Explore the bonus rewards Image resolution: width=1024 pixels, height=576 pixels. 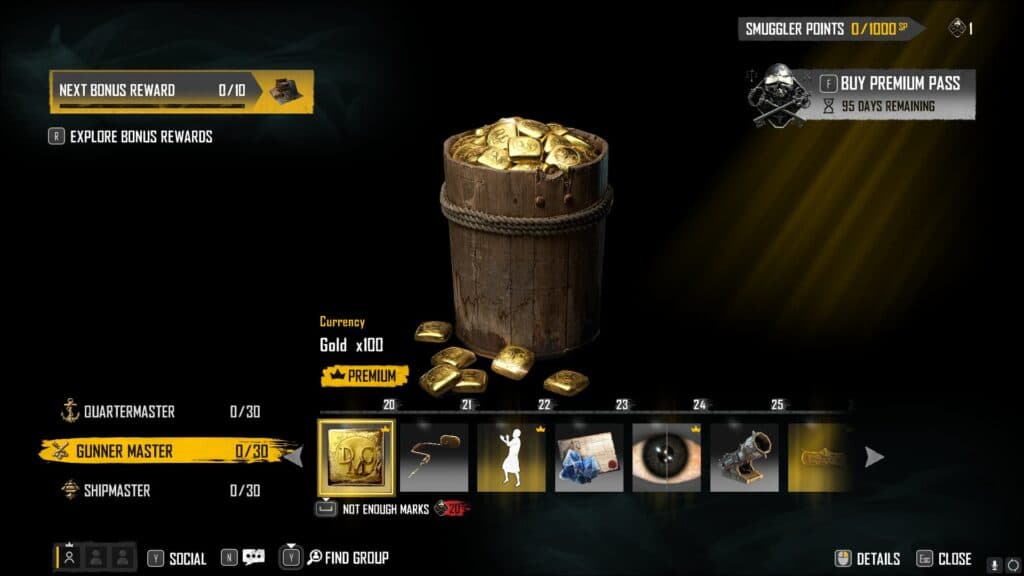click(x=140, y=136)
